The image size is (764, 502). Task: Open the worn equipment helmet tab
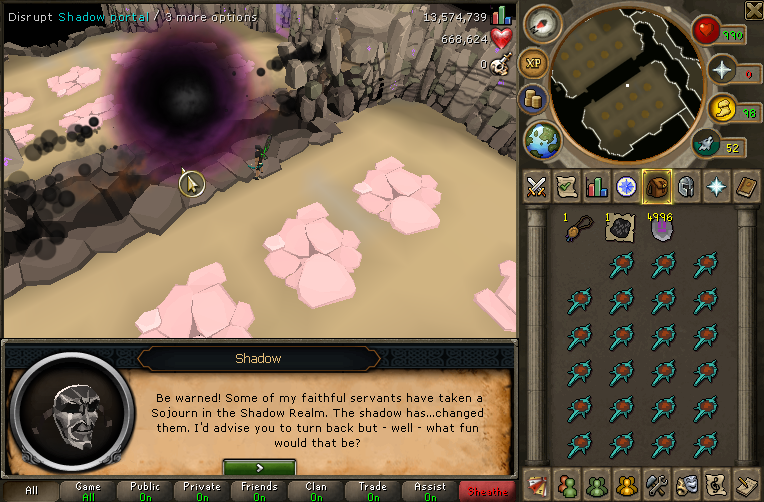point(688,187)
